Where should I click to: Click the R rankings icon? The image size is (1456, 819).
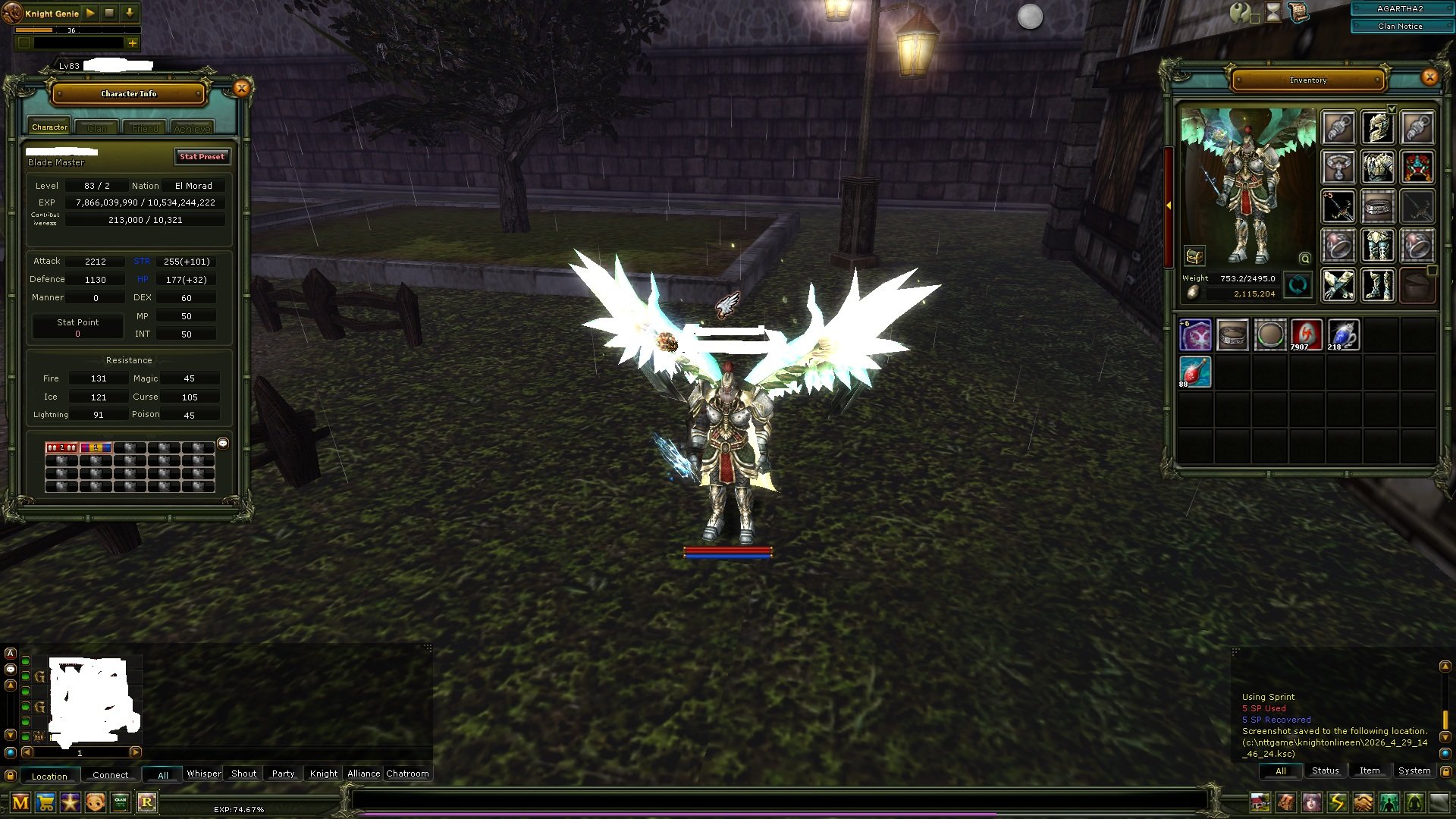click(148, 802)
